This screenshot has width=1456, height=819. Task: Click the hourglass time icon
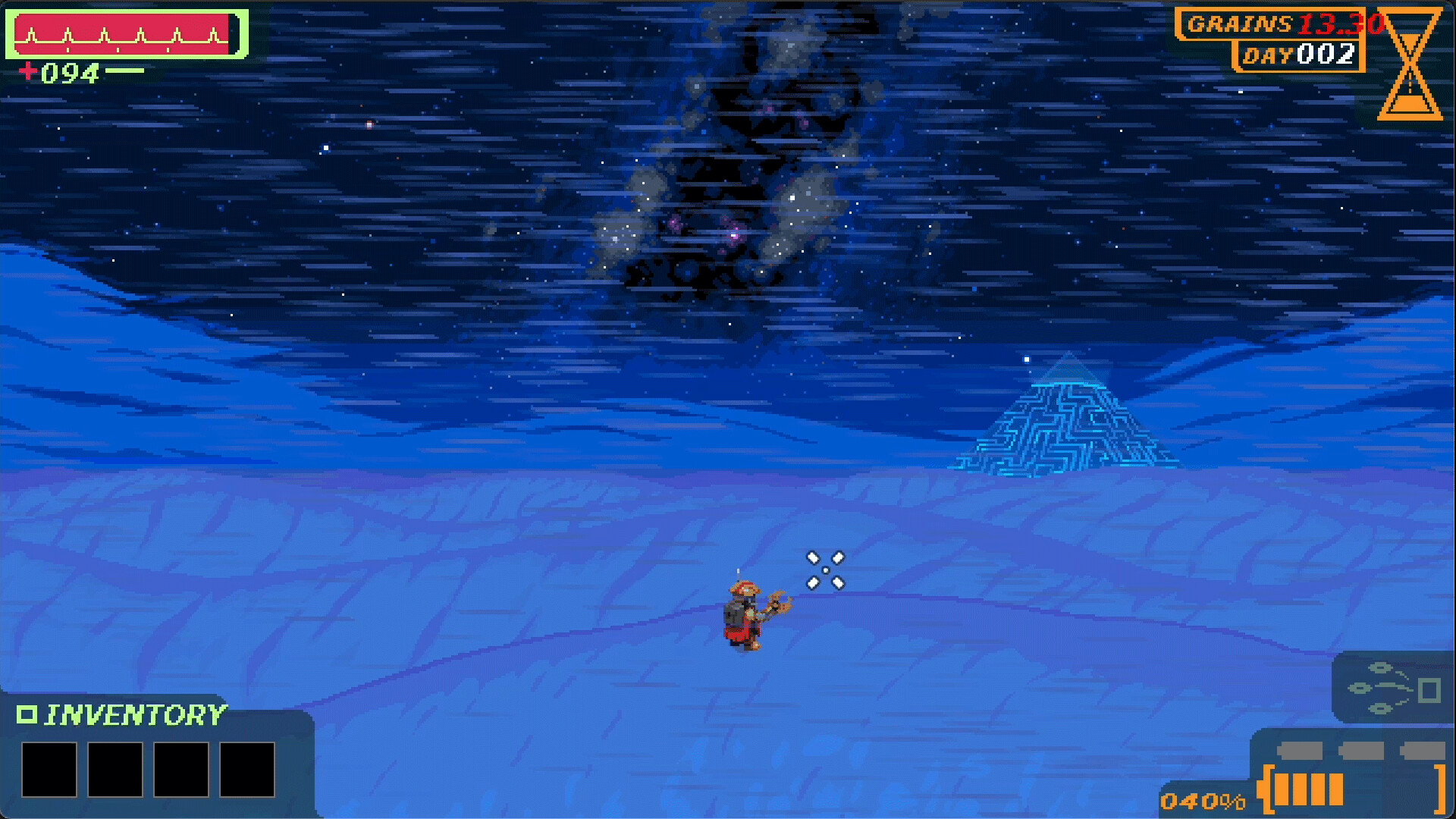tap(1410, 64)
